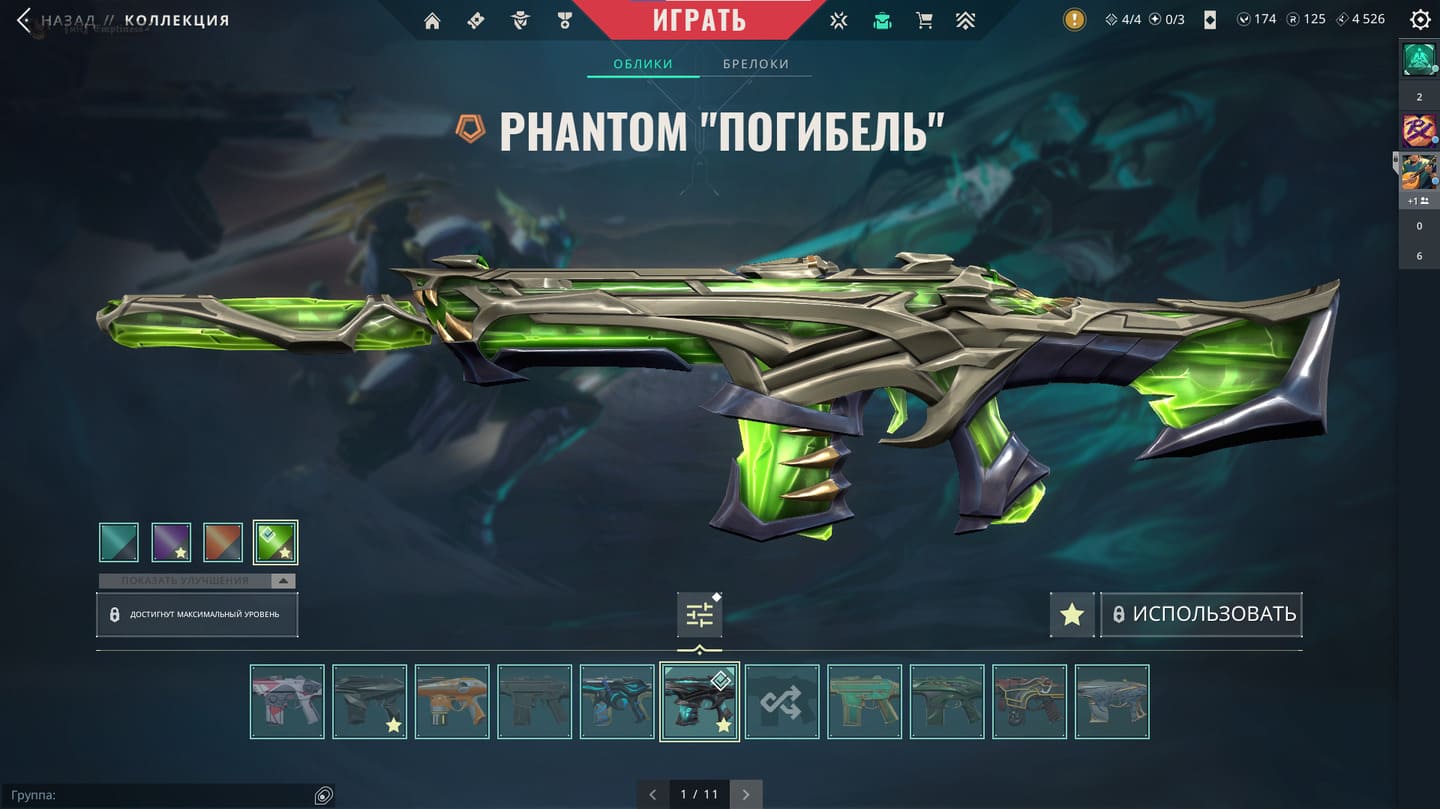Expand the ПОКАЗАТЬ УЛУЧШЕНИЯ upgrades panel

click(x=197, y=581)
